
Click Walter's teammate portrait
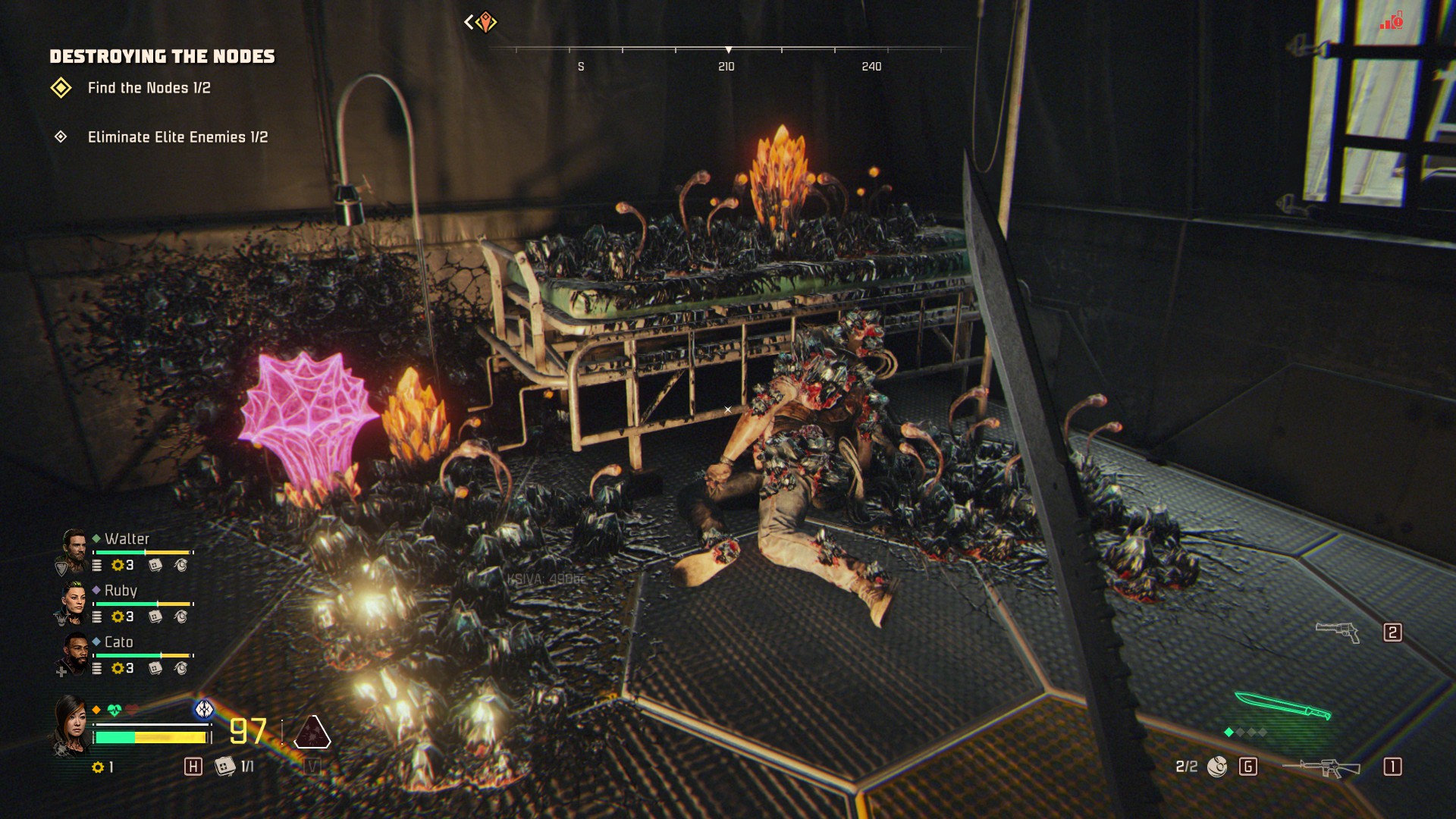[x=74, y=551]
